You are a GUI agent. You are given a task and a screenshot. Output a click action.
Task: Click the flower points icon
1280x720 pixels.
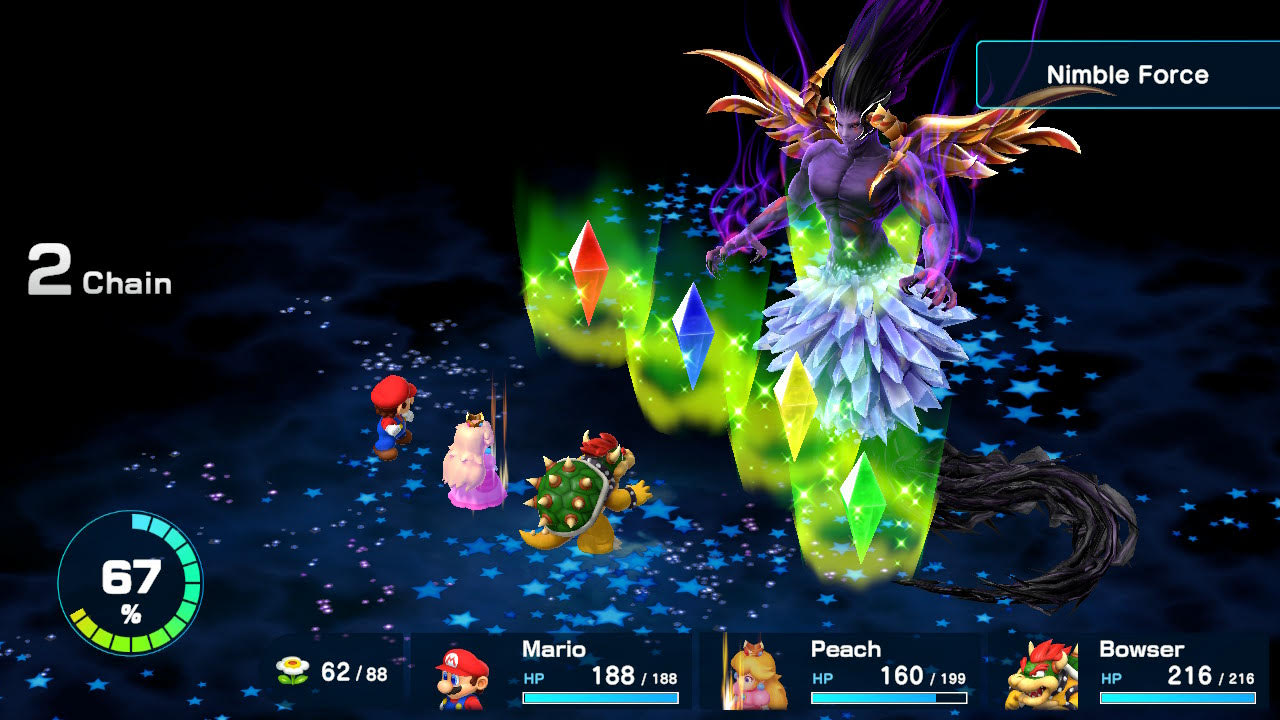tap(293, 671)
